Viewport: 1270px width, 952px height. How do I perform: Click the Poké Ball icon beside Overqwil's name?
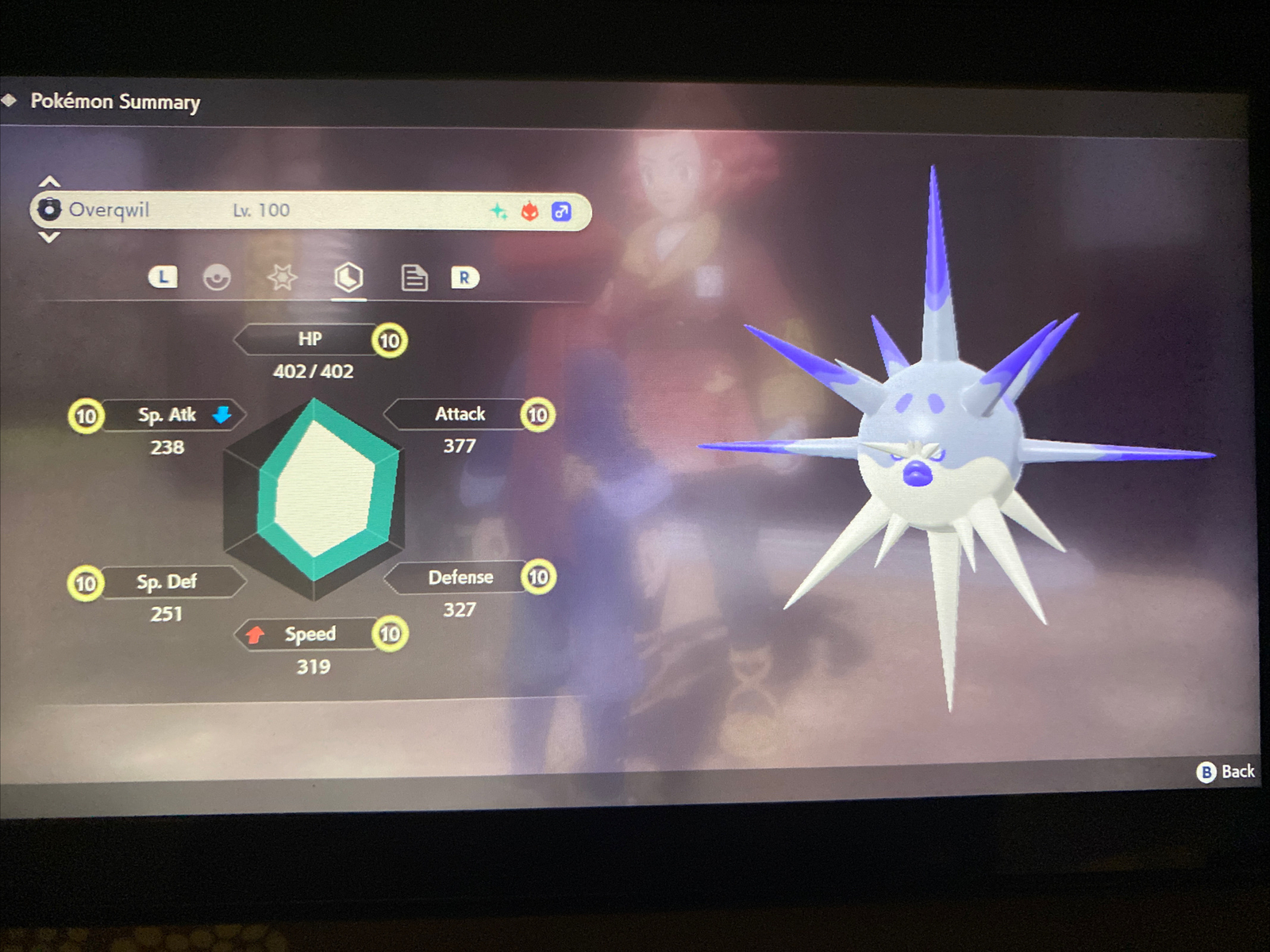coord(50,209)
